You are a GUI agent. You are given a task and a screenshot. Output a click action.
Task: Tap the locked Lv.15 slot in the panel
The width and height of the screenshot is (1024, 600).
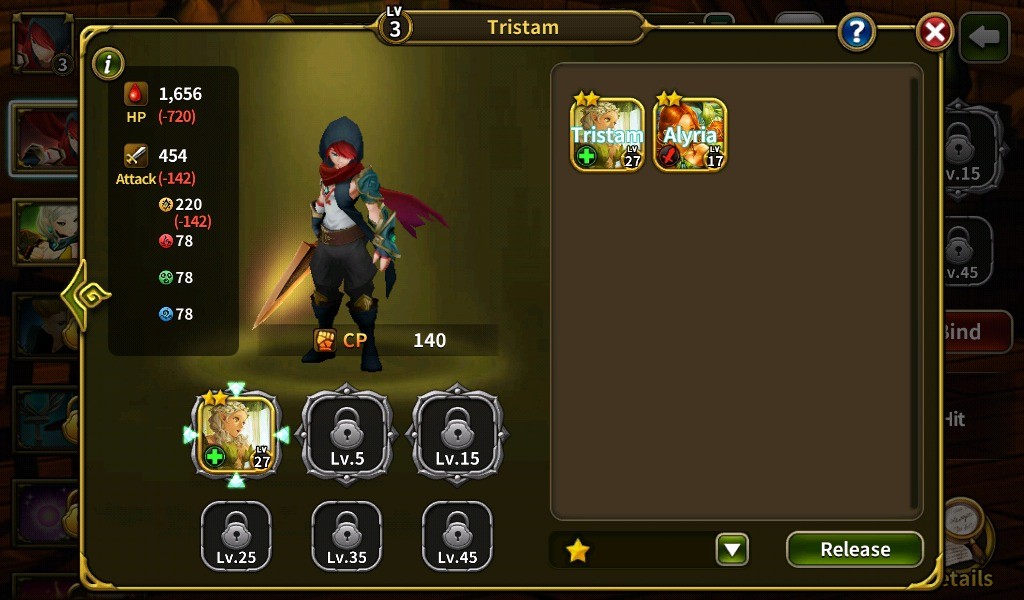[457, 435]
